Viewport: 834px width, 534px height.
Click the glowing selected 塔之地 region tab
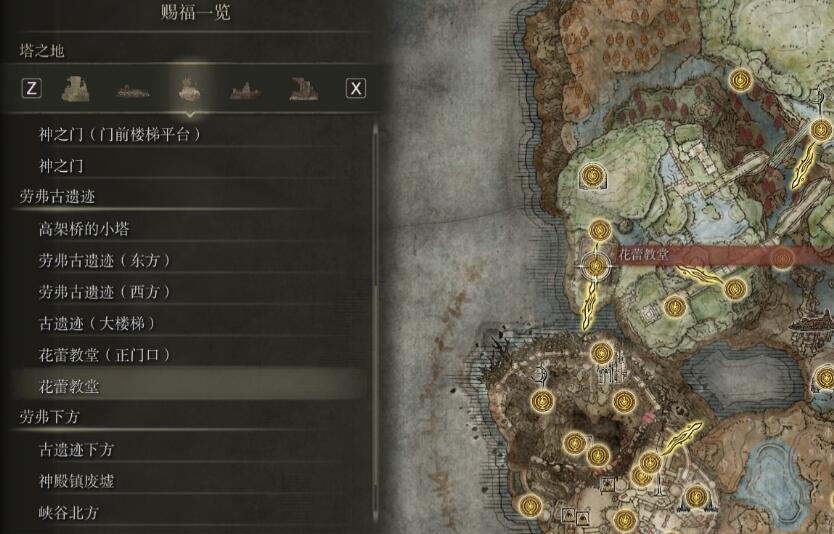coord(187,88)
